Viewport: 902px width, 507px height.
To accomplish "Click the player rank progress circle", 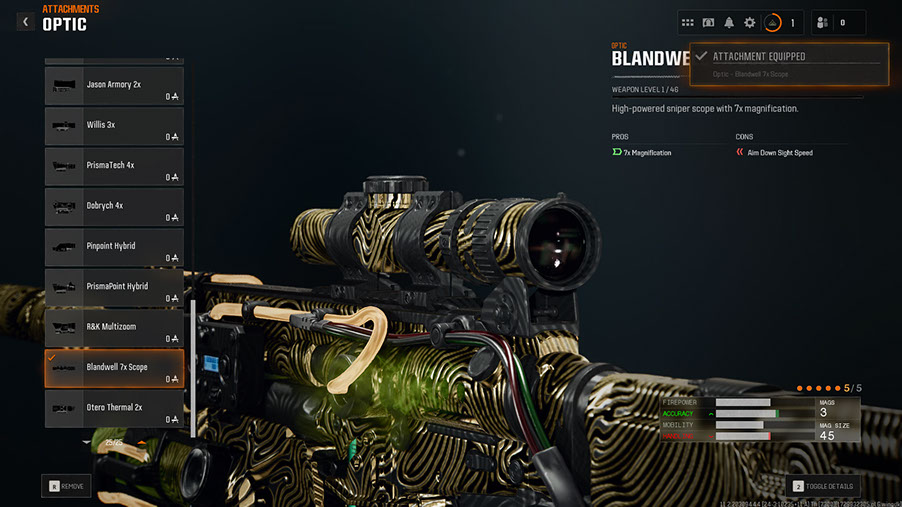I will [773, 22].
